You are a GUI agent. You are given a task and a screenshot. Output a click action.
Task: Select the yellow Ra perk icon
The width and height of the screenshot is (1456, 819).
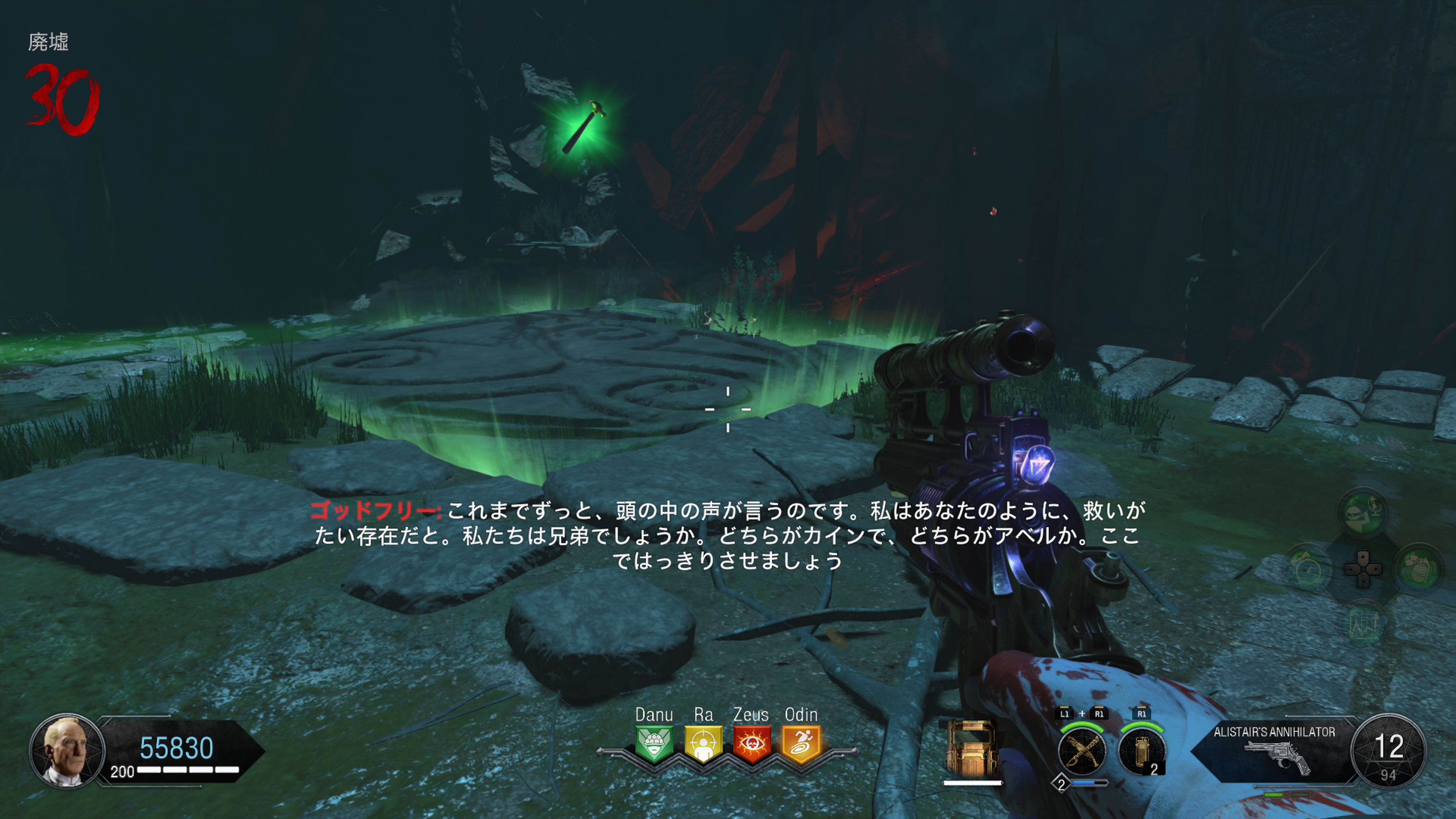click(x=703, y=744)
